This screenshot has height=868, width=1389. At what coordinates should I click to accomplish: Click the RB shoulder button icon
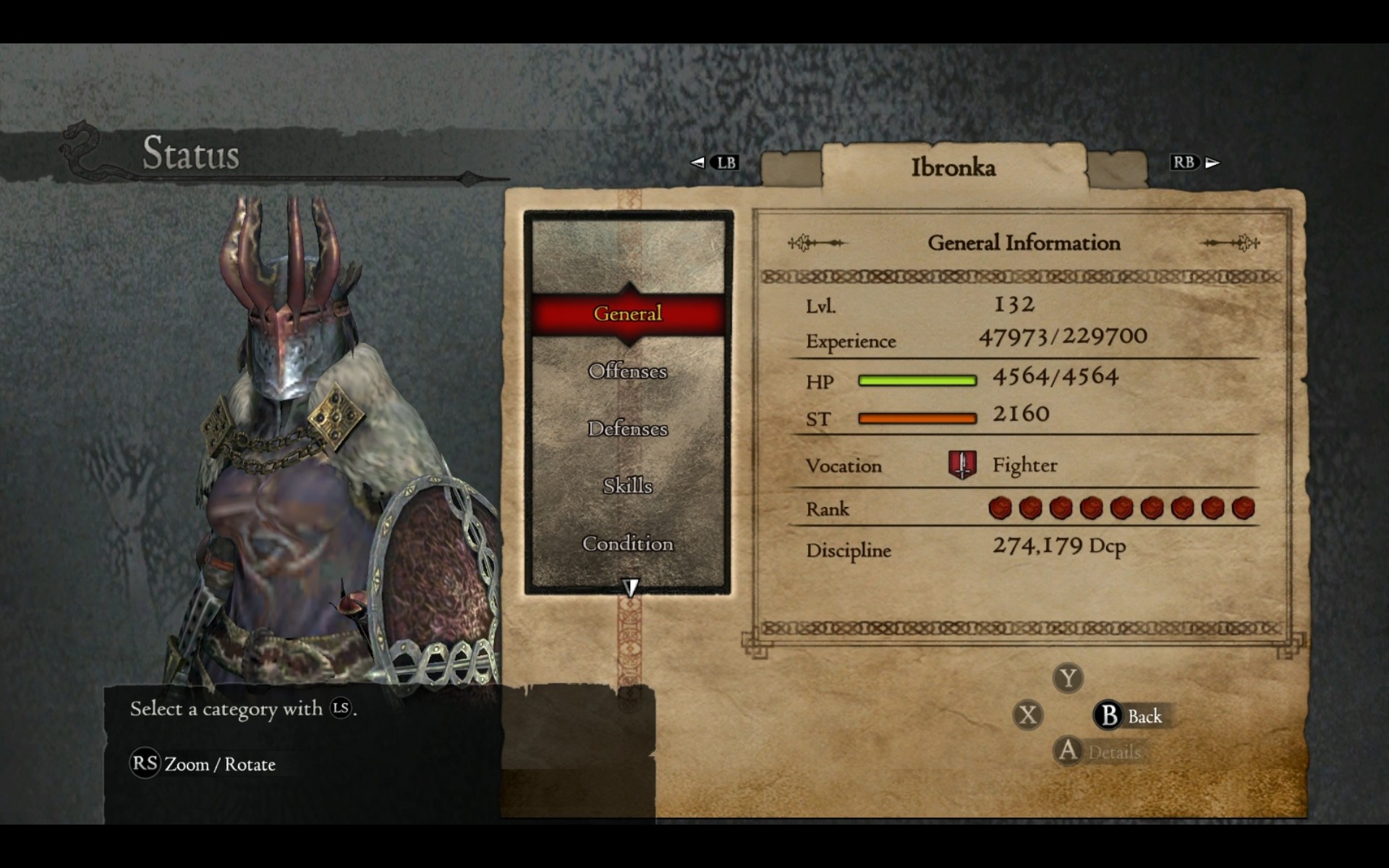tap(1185, 163)
